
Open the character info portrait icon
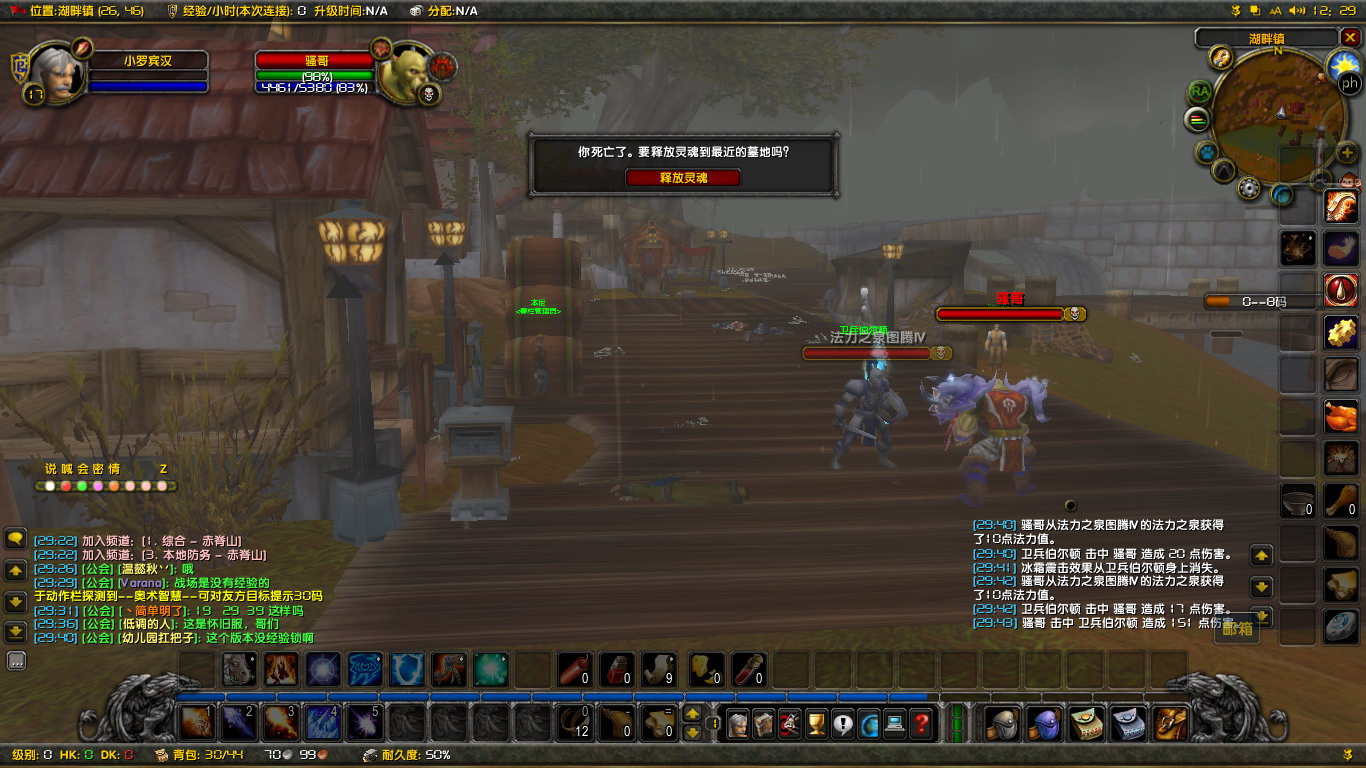click(x=737, y=723)
